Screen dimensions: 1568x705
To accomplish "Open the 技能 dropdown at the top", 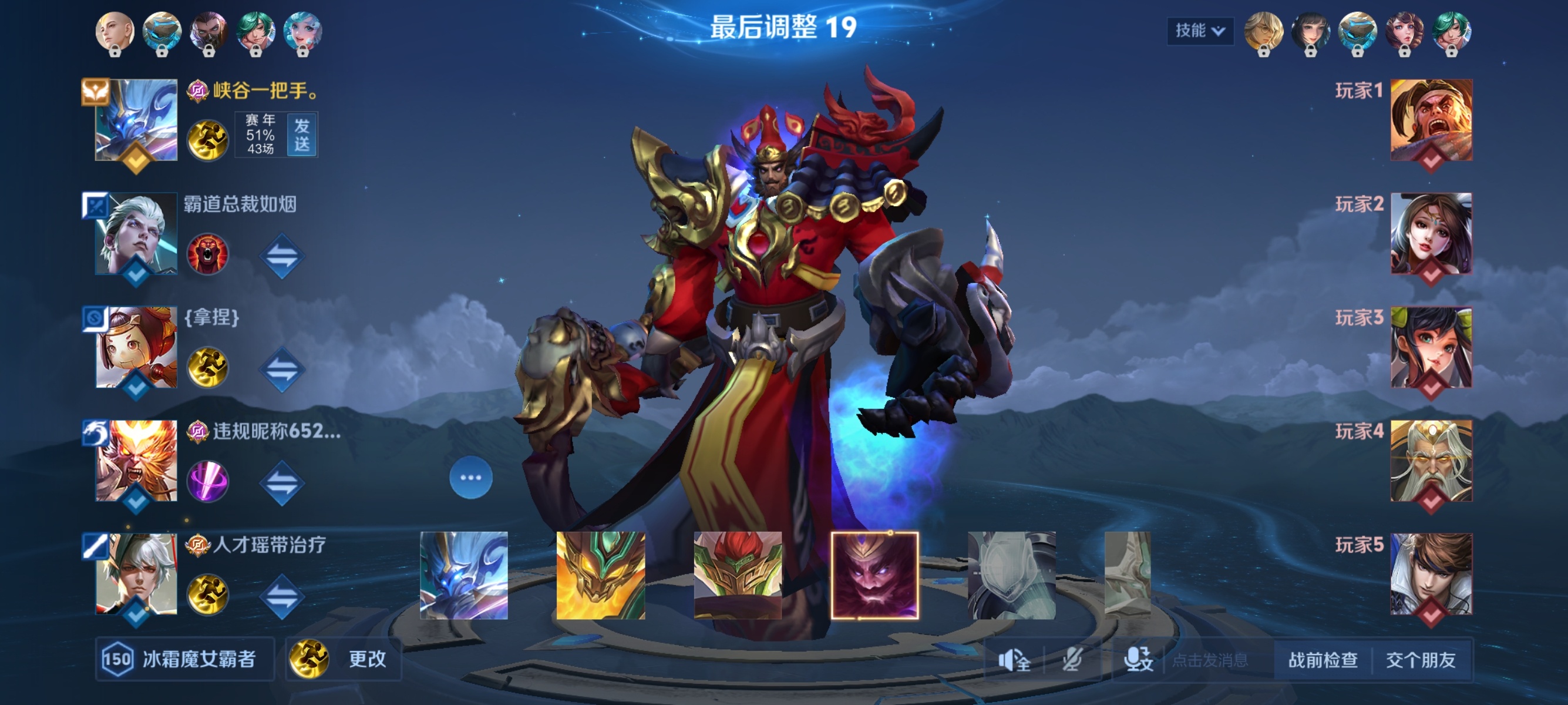I will tap(1199, 31).
